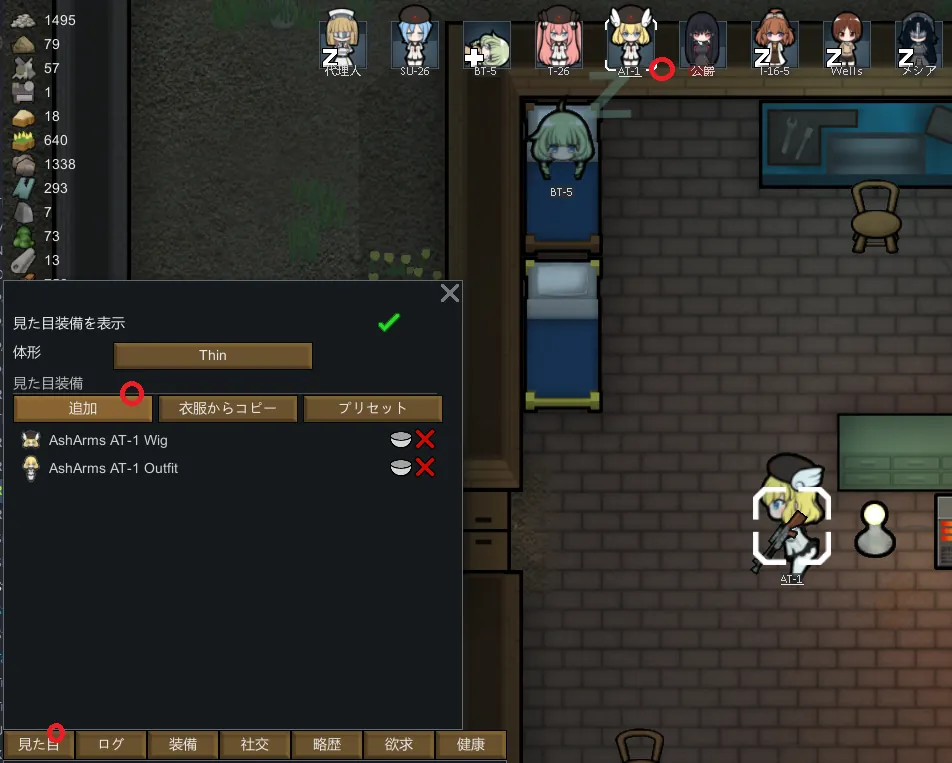Open the 装備 tab
This screenshot has height=763, width=952.
point(183,745)
